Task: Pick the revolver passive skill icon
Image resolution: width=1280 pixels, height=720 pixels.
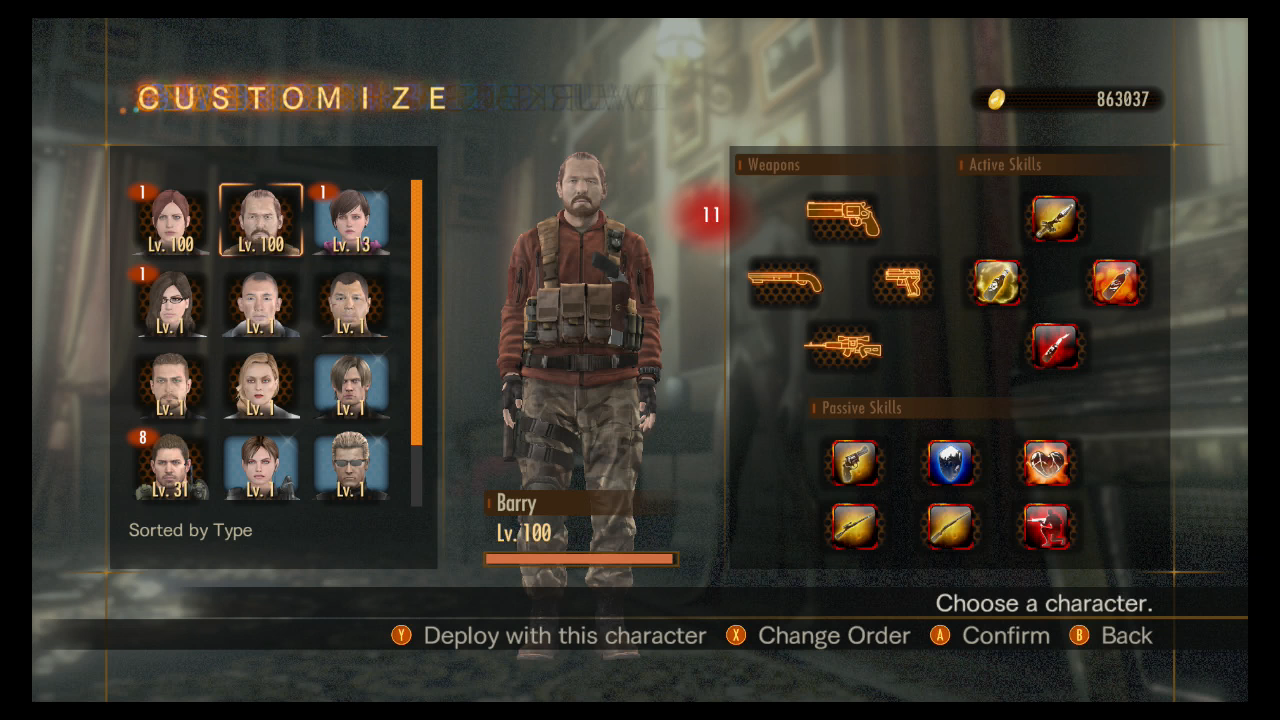Action: (x=855, y=463)
